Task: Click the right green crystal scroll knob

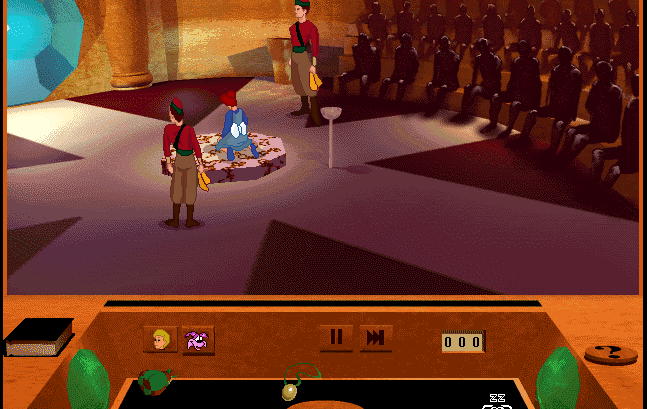Action: coord(557,380)
